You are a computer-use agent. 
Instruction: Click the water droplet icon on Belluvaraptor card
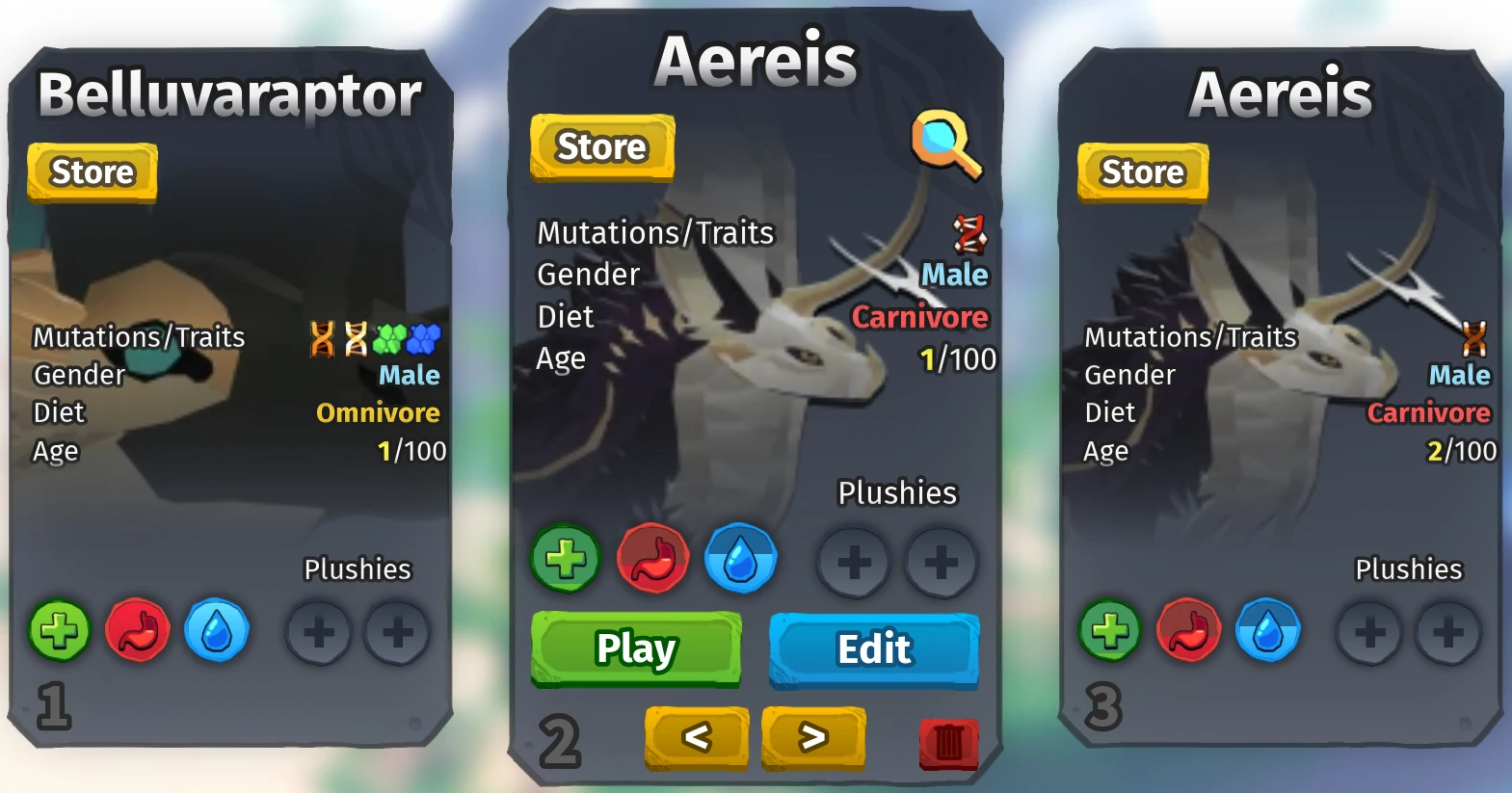pyautogui.click(x=217, y=631)
